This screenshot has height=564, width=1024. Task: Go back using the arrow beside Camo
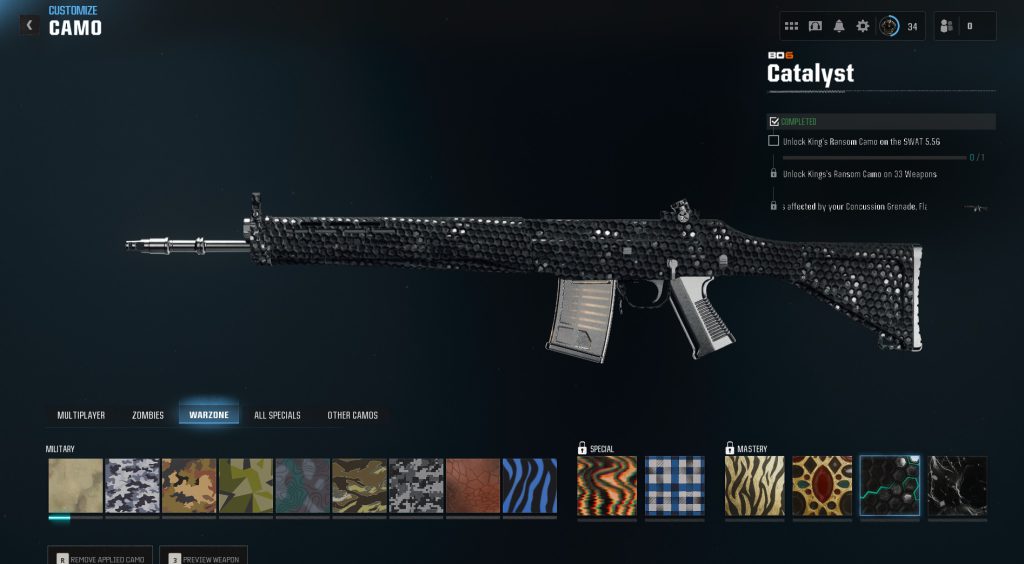click(x=29, y=25)
